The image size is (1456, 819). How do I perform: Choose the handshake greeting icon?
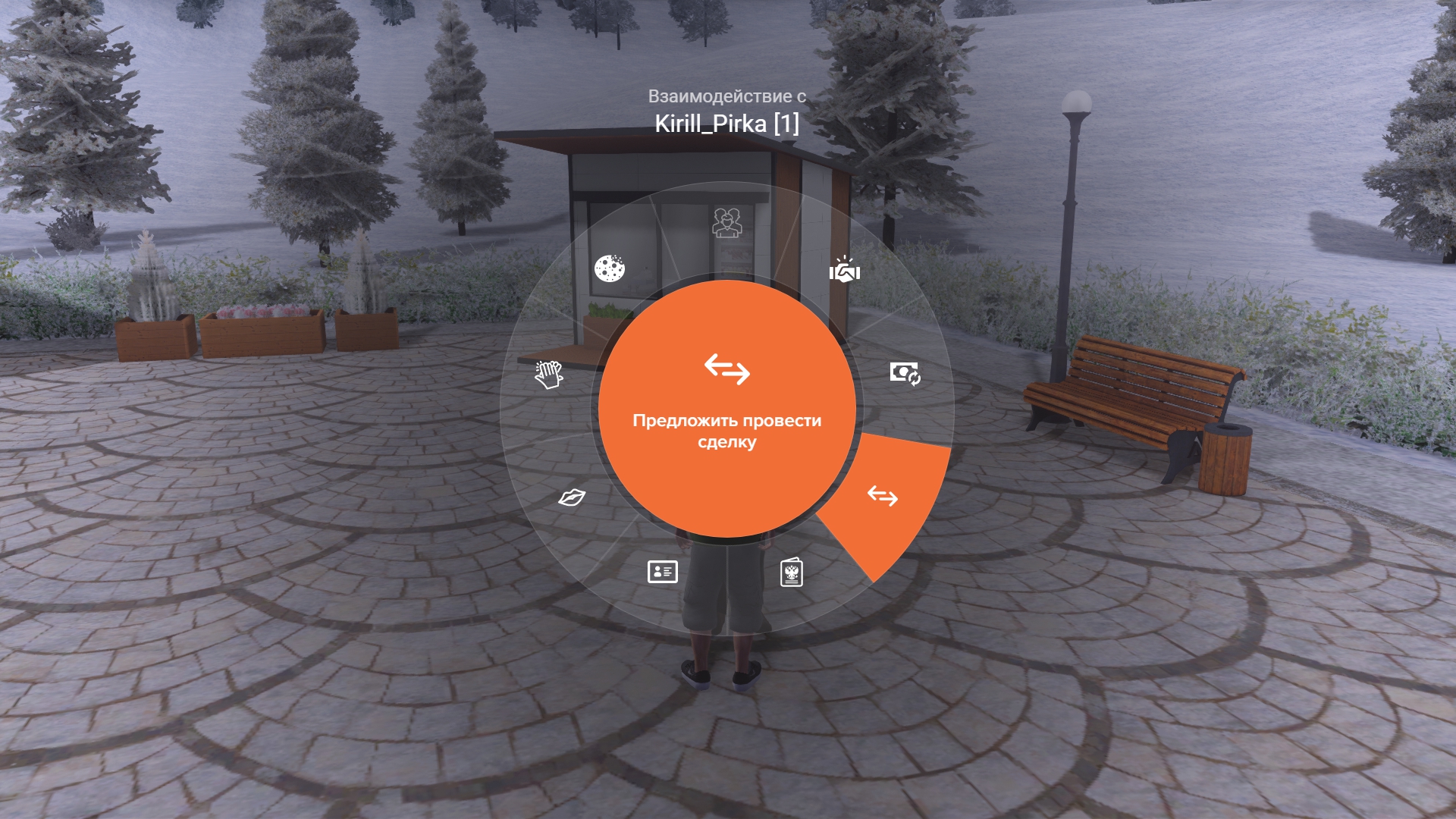click(844, 270)
